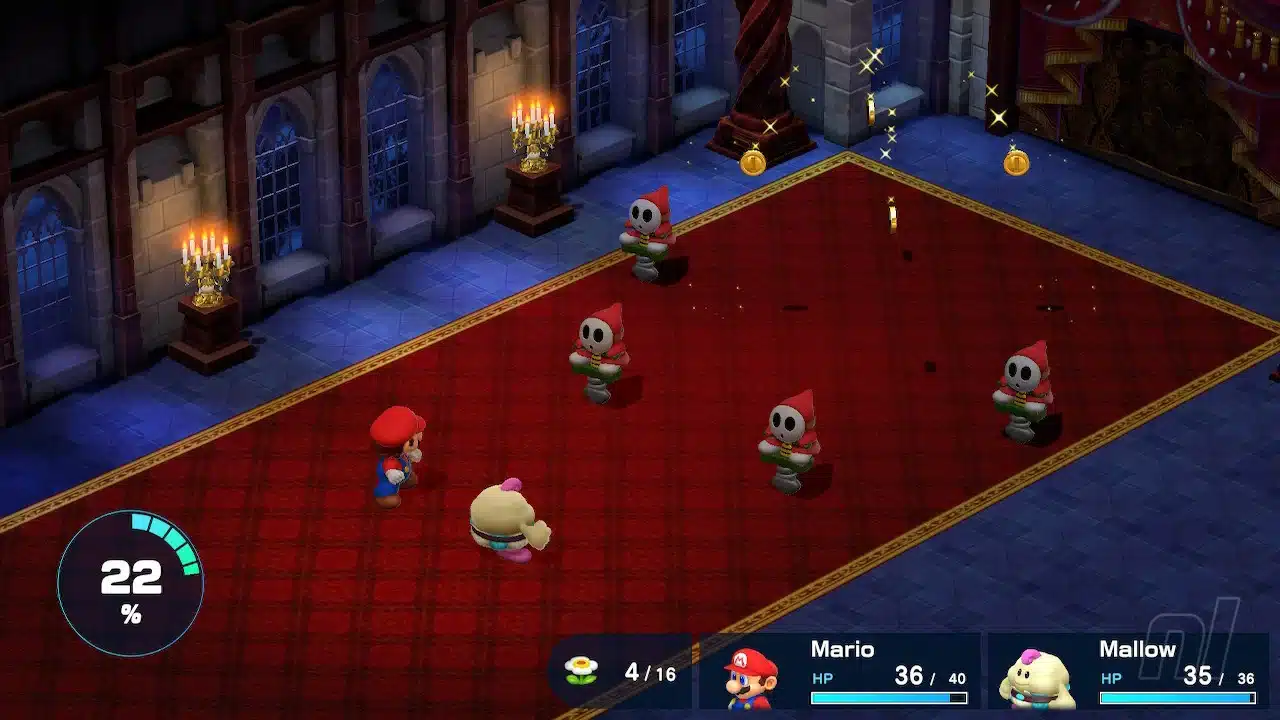Viewport: 1280px width, 720px height.
Task: Click the spinning coin near the pillar
Action: coord(754,162)
